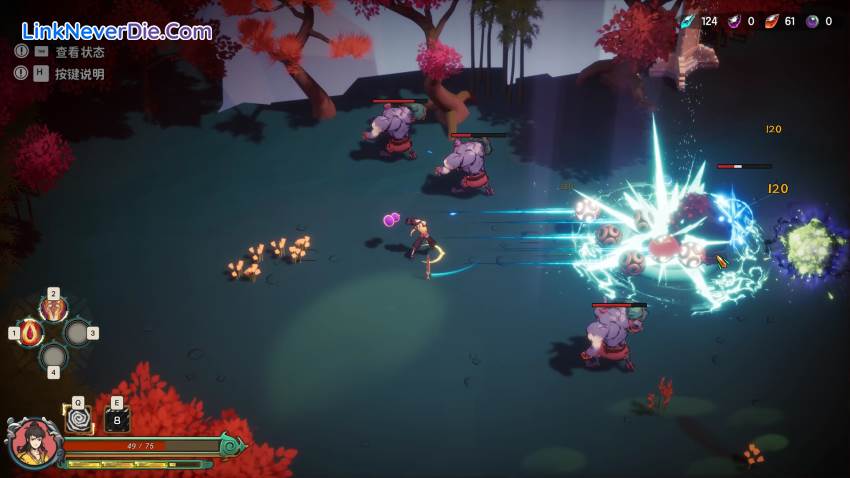850x478 pixels.
Task: Trigger the grey spiral Q ability
Action: coord(78,419)
